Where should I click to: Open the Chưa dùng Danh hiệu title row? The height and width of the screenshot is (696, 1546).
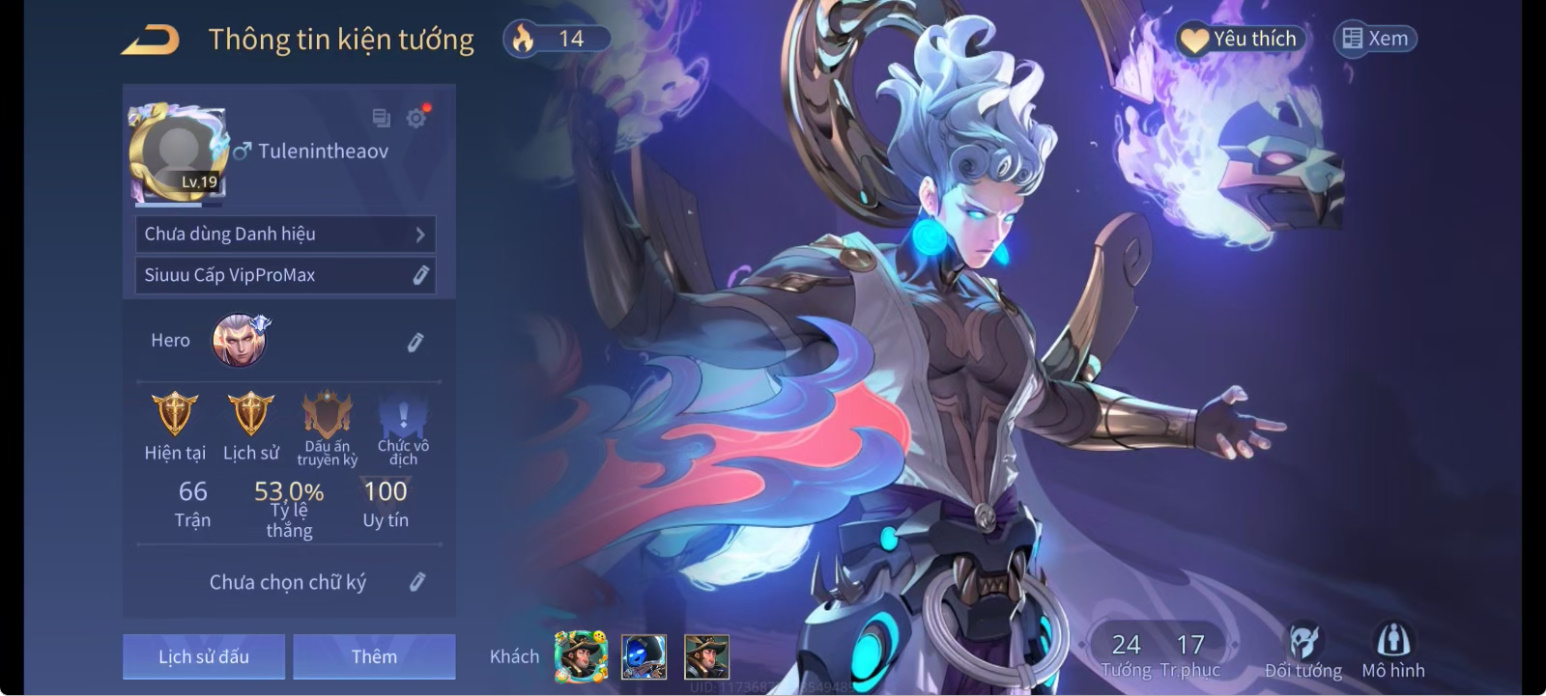click(x=286, y=234)
